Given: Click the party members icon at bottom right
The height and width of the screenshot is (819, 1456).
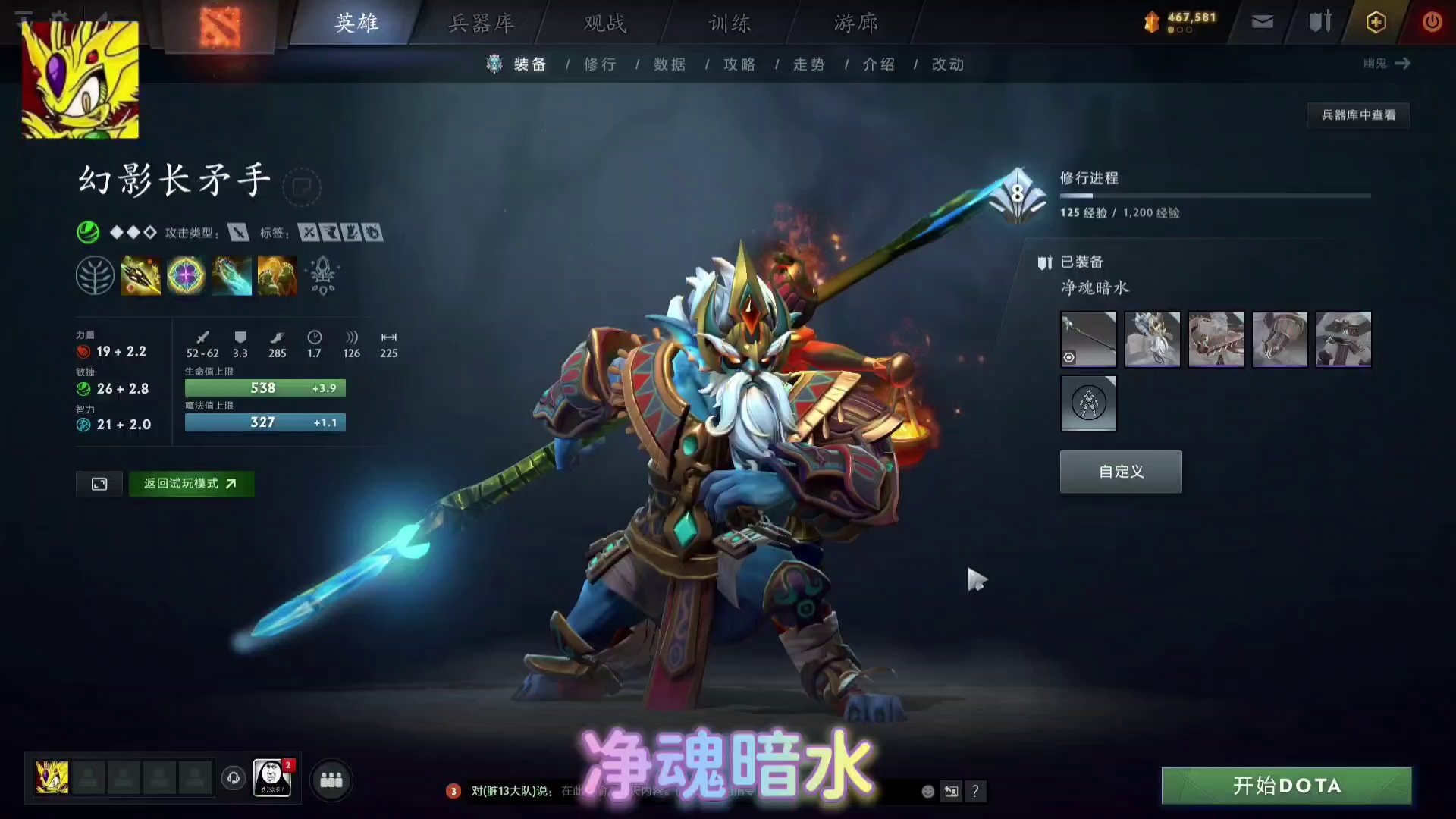Looking at the screenshot, I should tap(330, 781).
